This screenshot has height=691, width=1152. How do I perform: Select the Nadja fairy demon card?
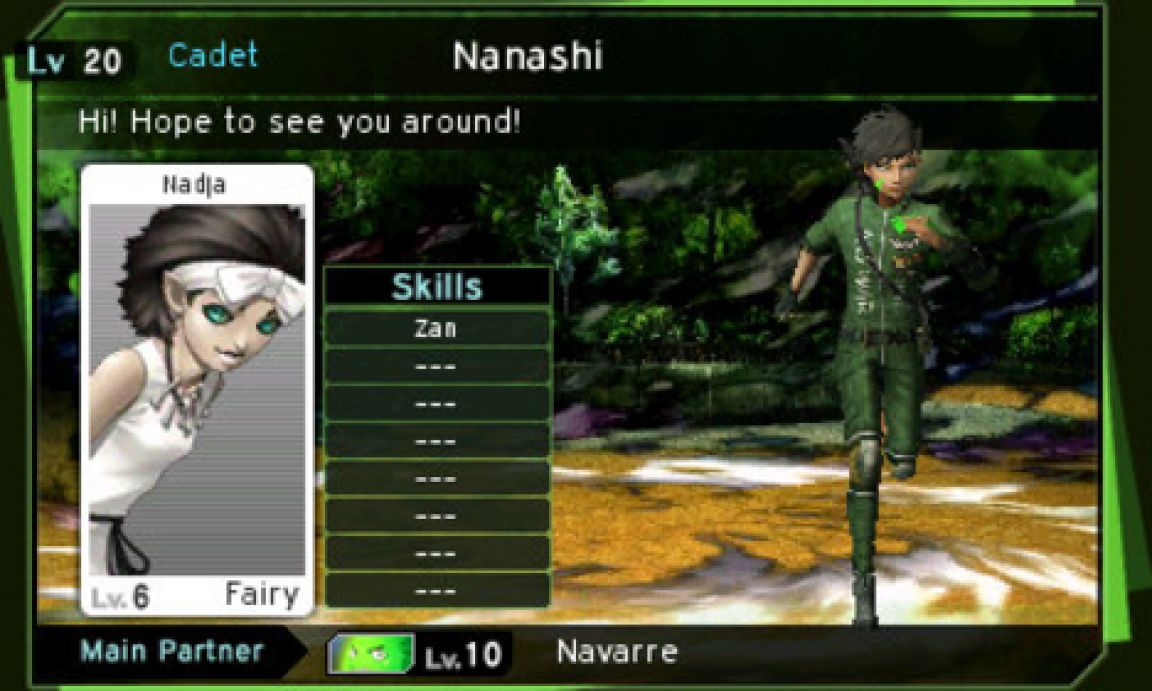click(x=197, y=390)
